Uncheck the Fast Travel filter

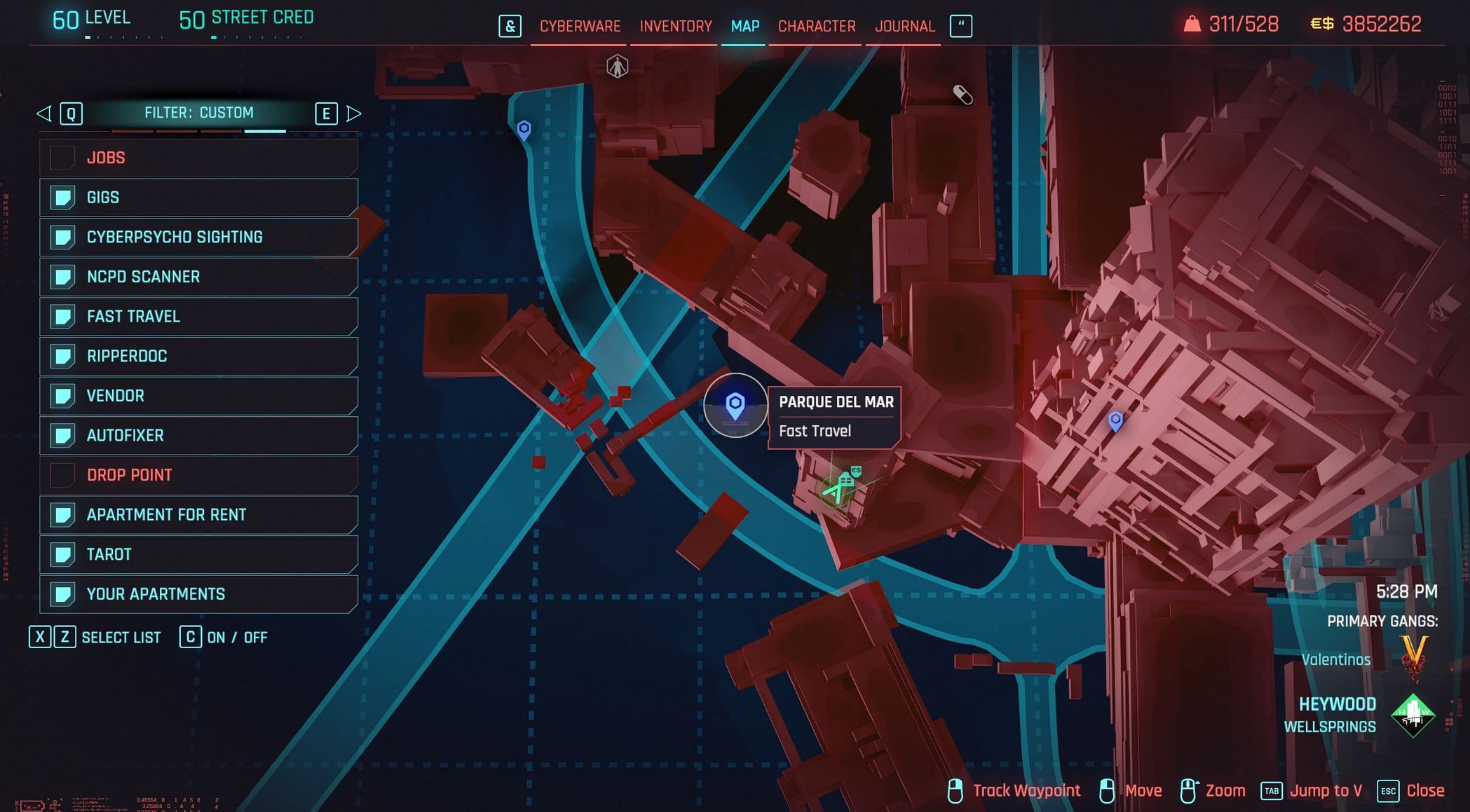[199, 317]
